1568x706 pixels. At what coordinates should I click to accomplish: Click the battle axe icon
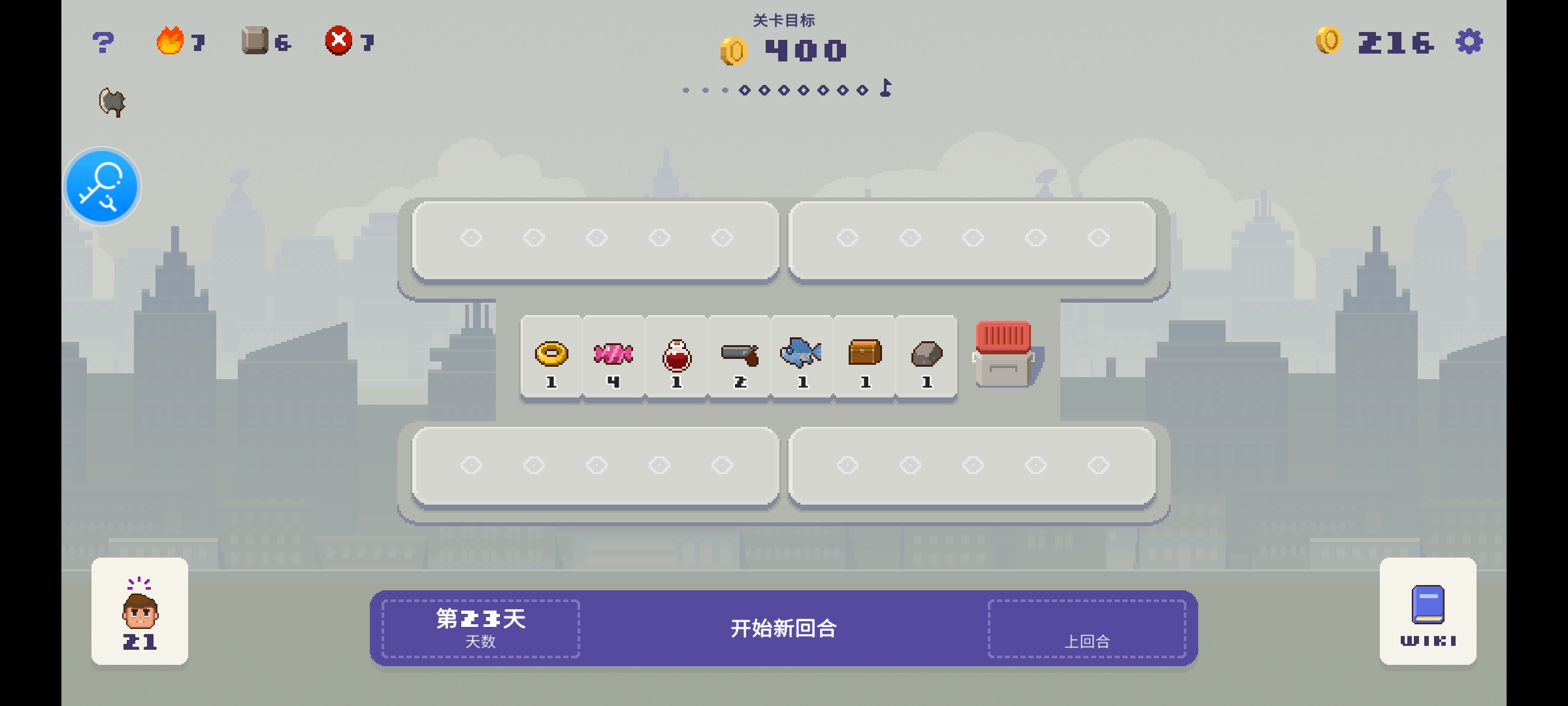112,102
